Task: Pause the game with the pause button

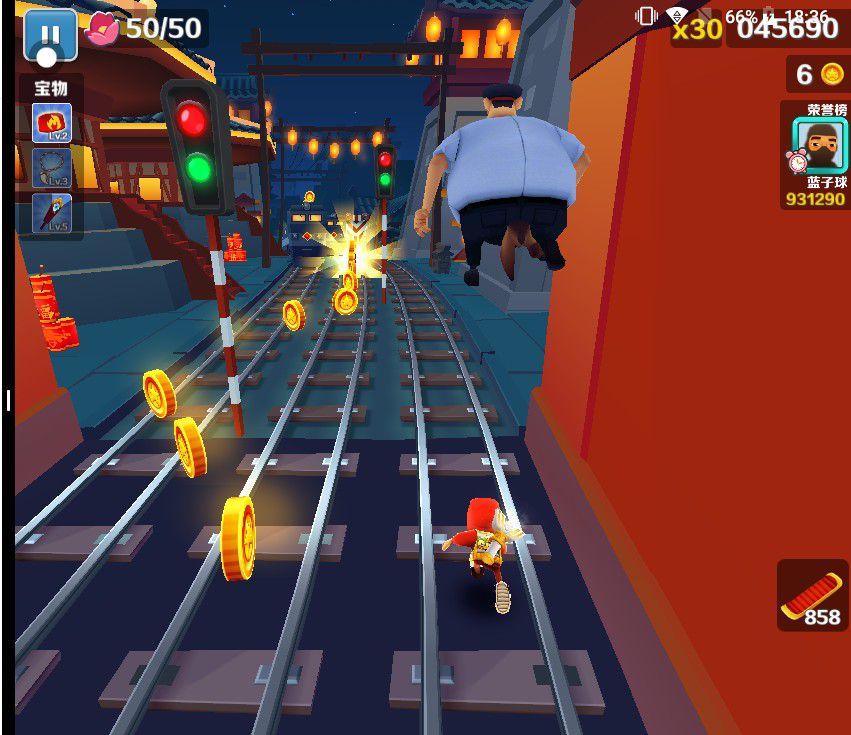Action: click(x=50, y=35)
